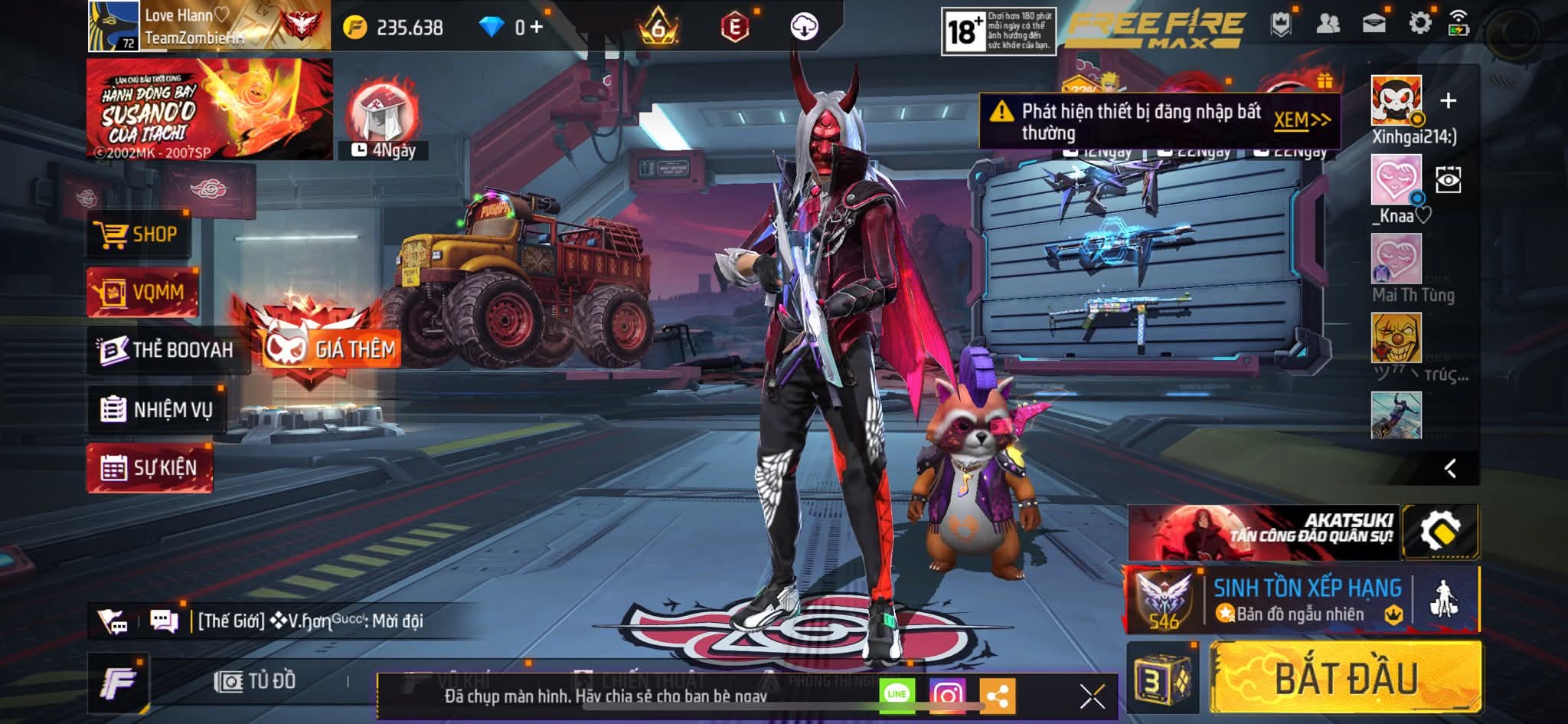The height and width of the screenshot is (724, 1568).
Task: Open the TỦ ĐỒ wardrobe tab
Action: 256,681
